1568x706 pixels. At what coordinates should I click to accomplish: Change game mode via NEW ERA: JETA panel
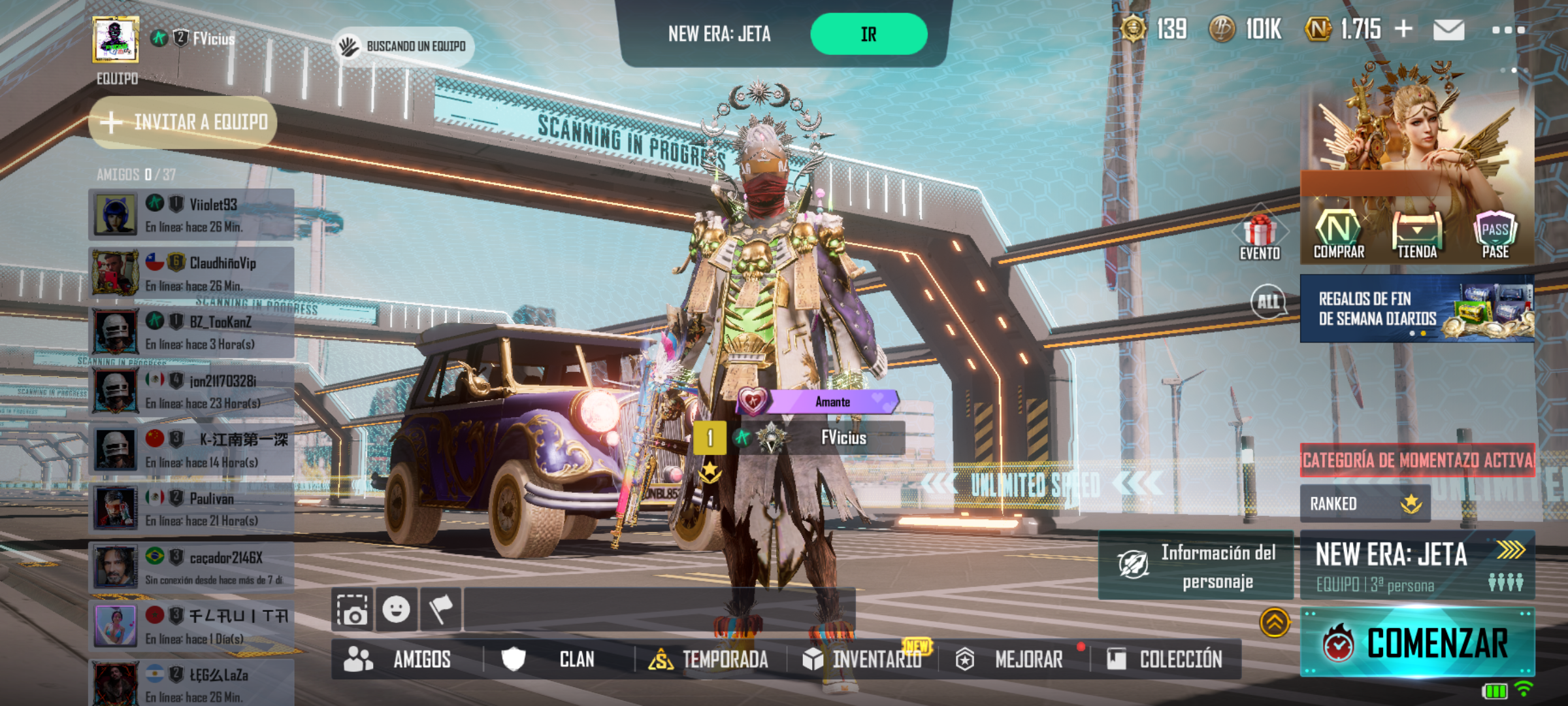(1416, 565)
